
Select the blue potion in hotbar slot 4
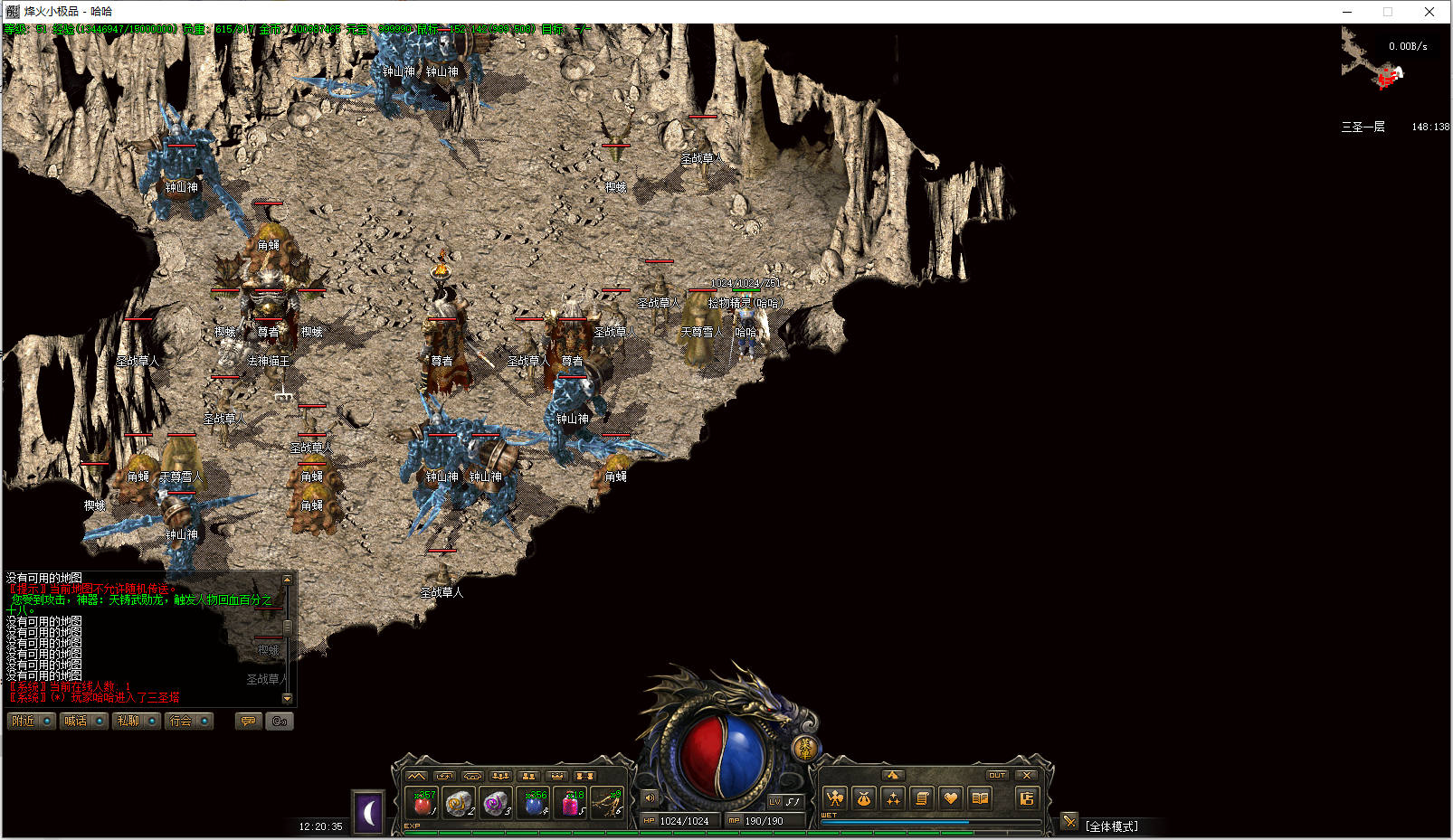point(535,802)
